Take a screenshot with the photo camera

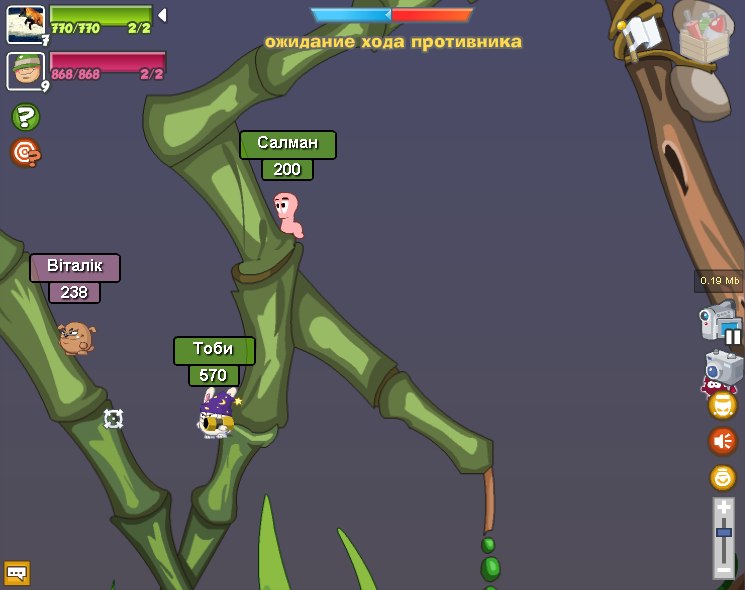click(723, 368)
